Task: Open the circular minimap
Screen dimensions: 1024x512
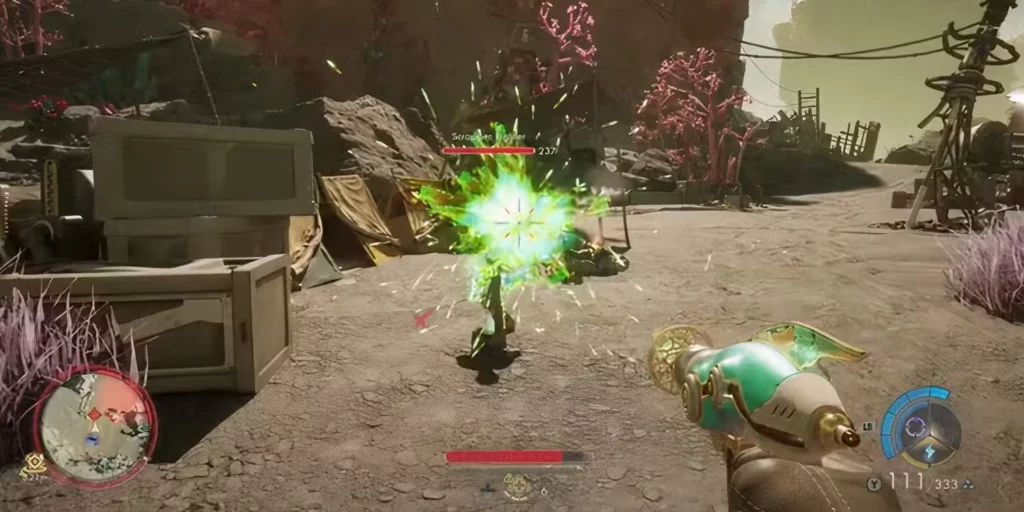Action: click(x=95, y=425)
